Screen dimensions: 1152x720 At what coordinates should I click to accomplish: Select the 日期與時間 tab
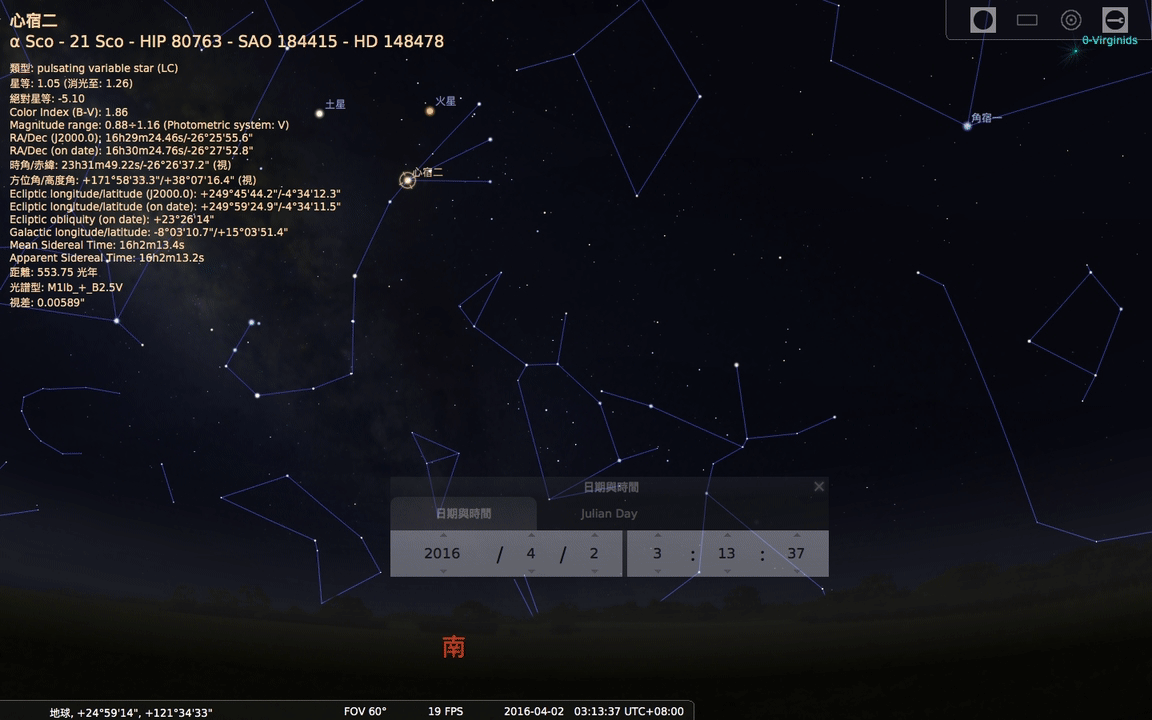463,514
